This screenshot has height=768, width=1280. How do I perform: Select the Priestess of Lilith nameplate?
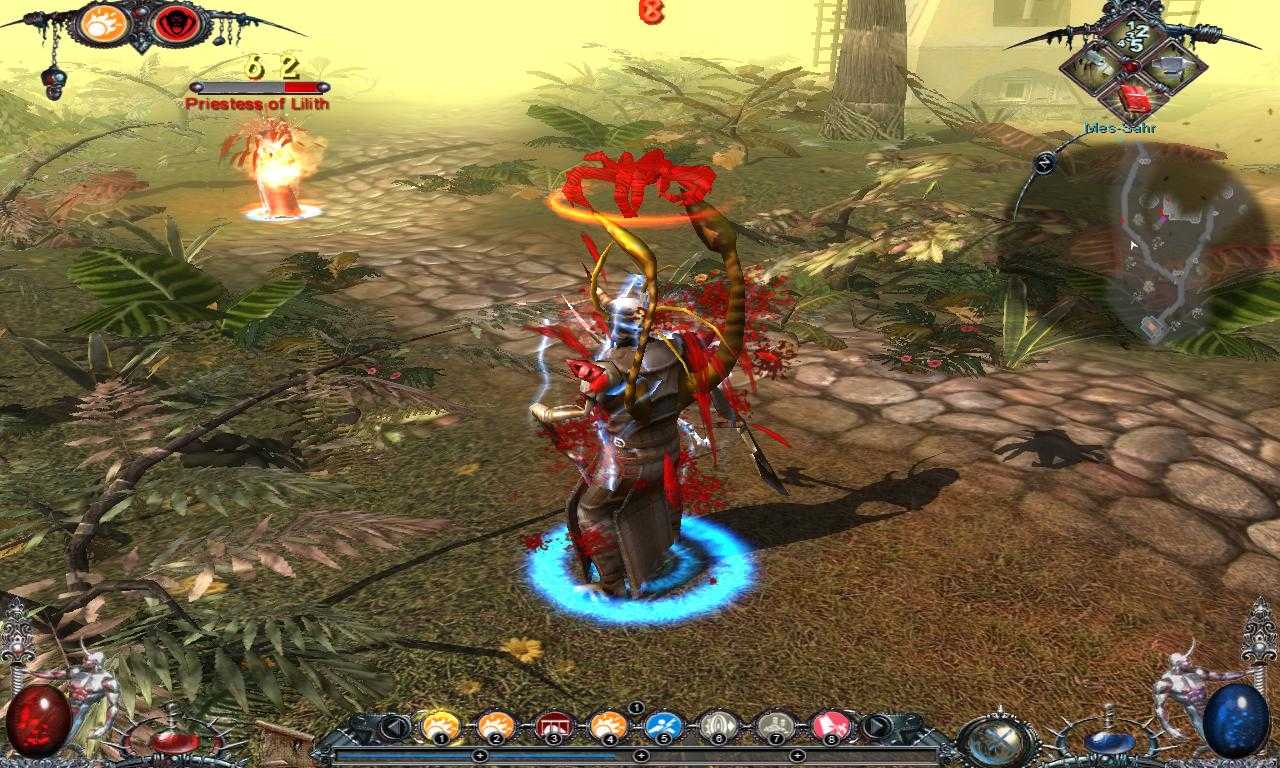click(256, 103)
